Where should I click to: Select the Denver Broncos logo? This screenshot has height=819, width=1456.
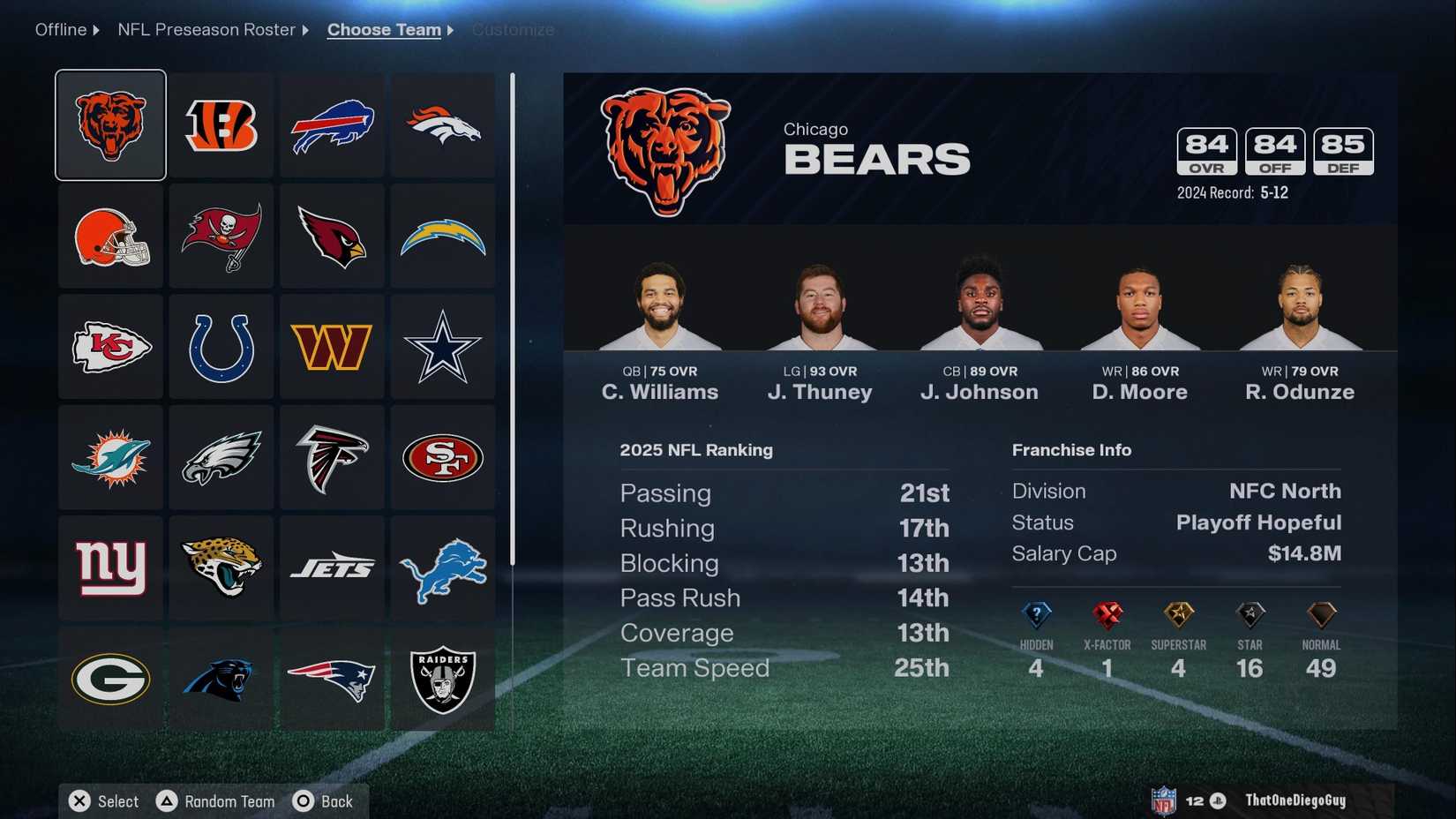443,124
